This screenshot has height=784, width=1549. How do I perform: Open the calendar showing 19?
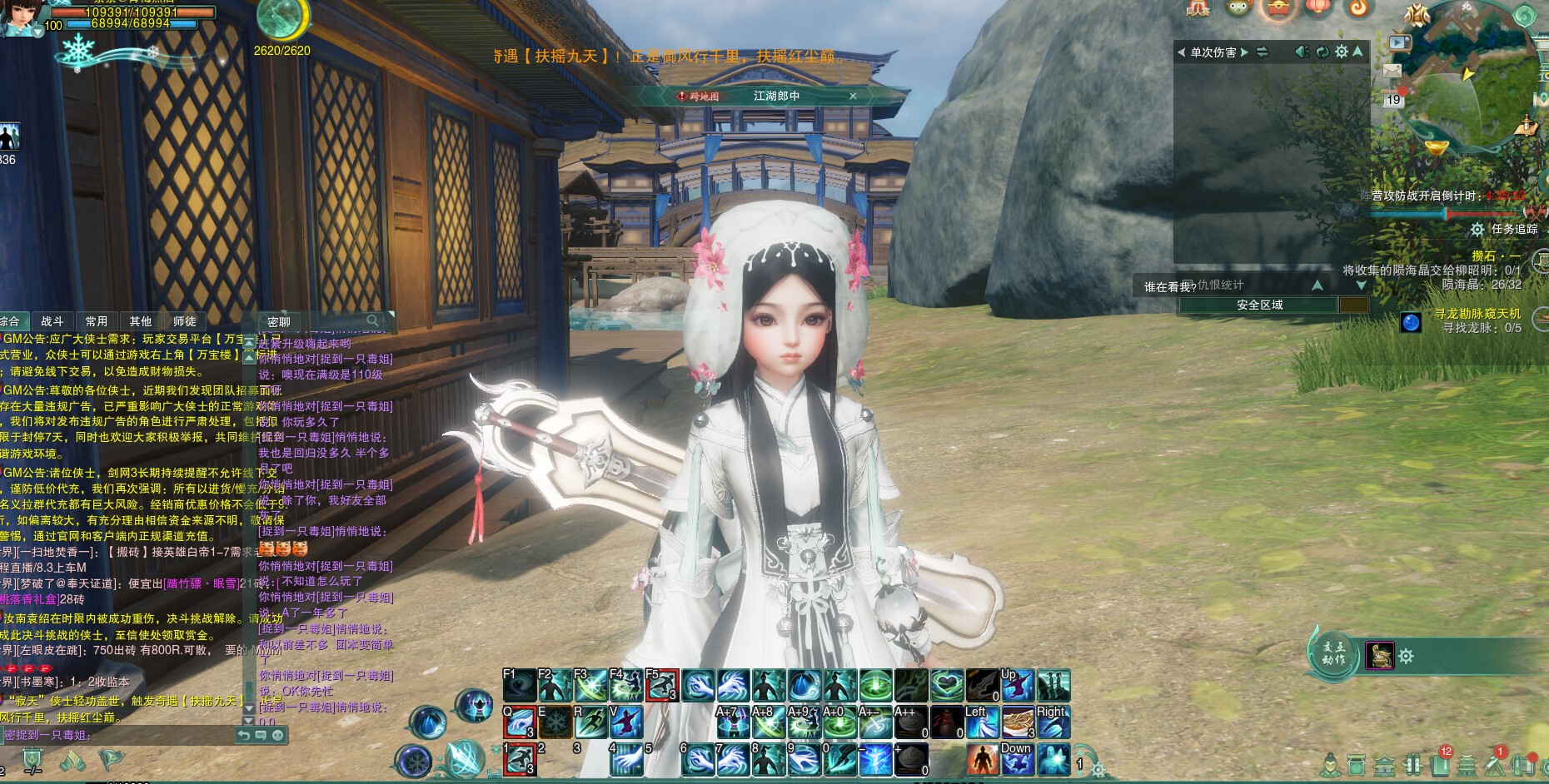(x=1393, y=99)
